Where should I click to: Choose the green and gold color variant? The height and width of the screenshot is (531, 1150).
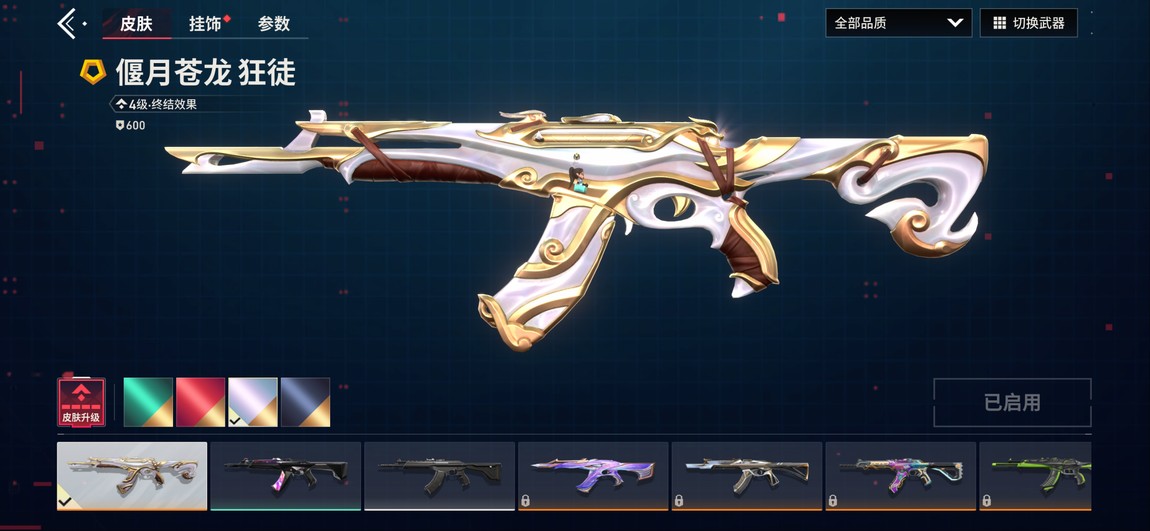click(x=148, y=402)
